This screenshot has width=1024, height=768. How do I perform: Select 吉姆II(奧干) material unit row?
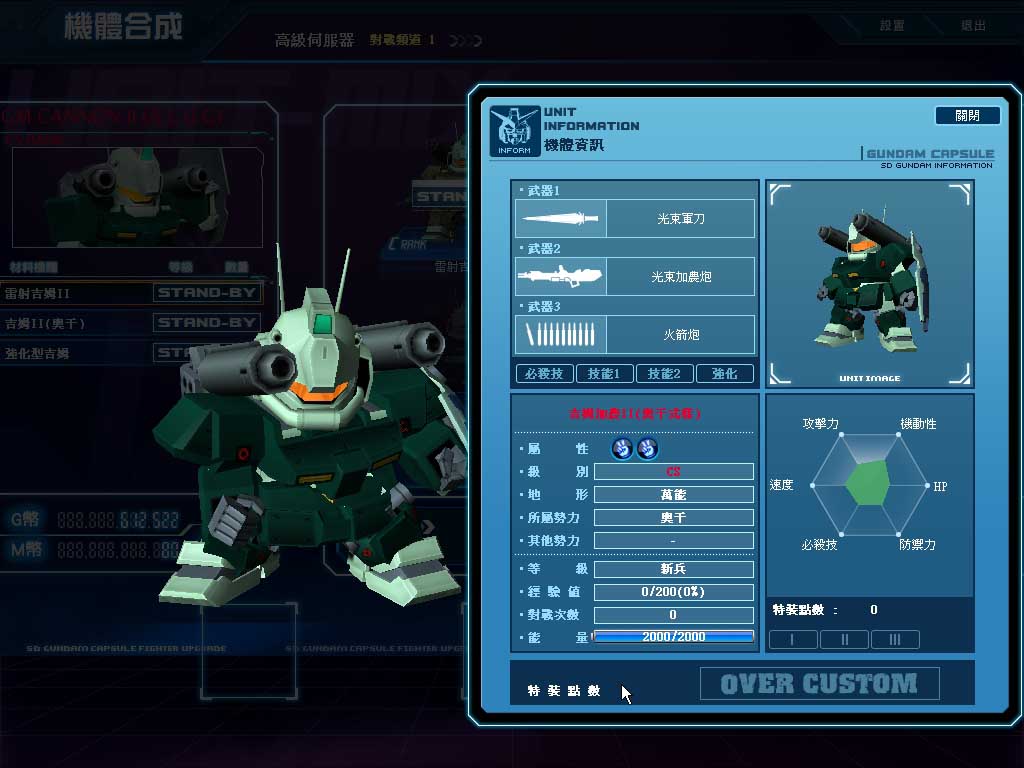[x=132, y=323]
